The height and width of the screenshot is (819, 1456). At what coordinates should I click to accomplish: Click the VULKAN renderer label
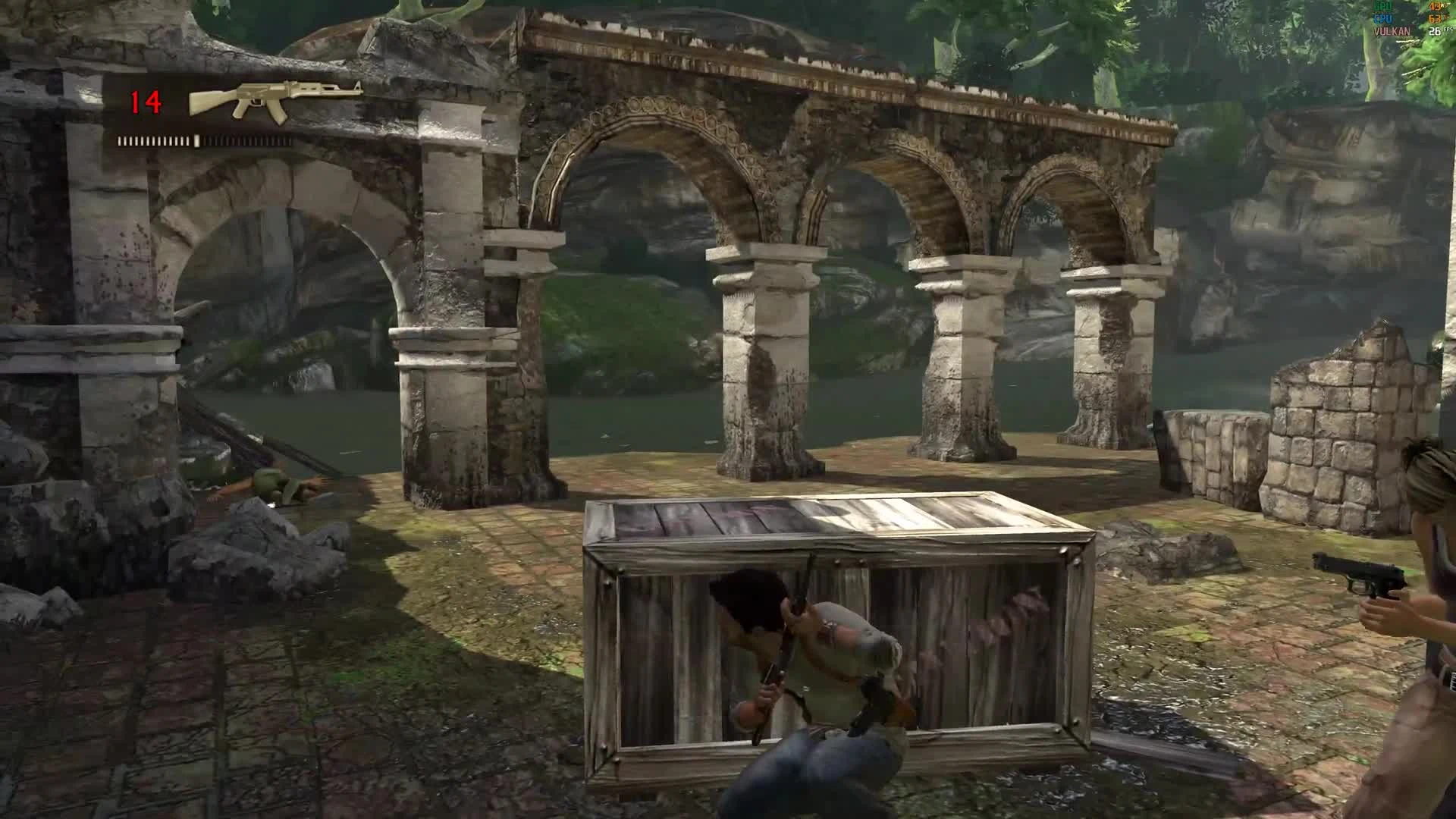coord(1392,31)
